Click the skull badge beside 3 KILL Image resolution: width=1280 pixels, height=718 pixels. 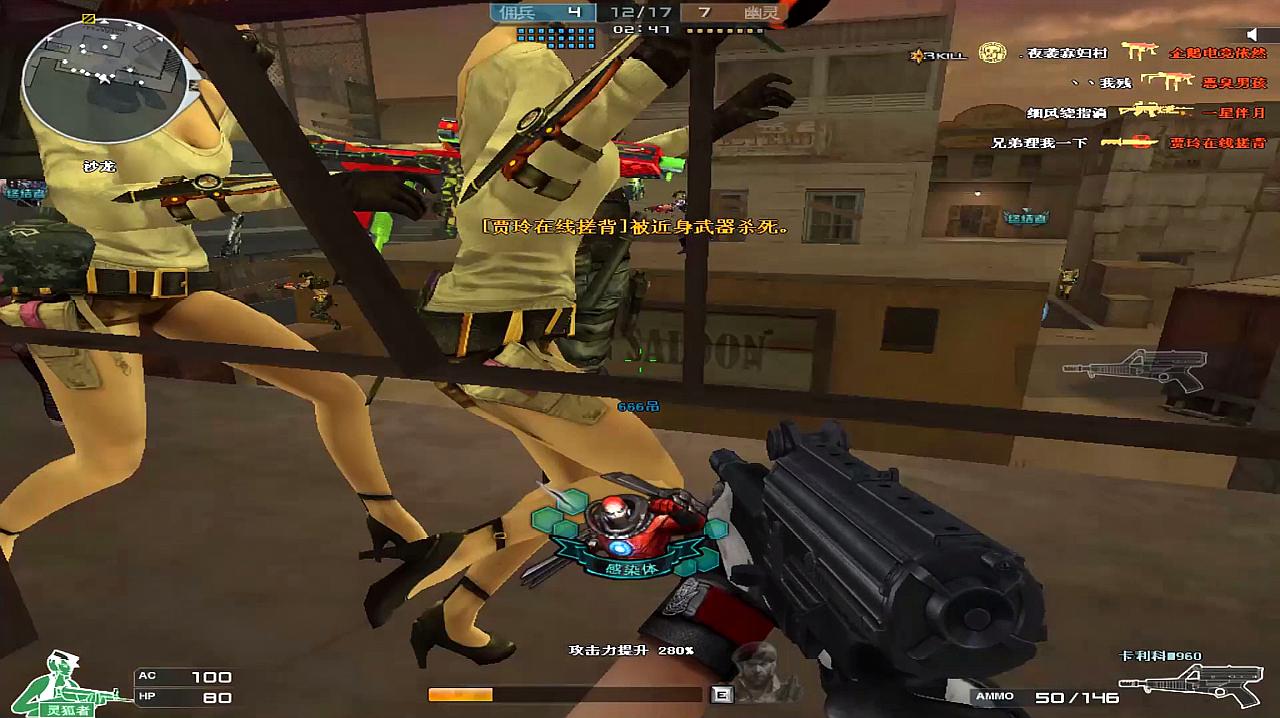coord(992,52)
